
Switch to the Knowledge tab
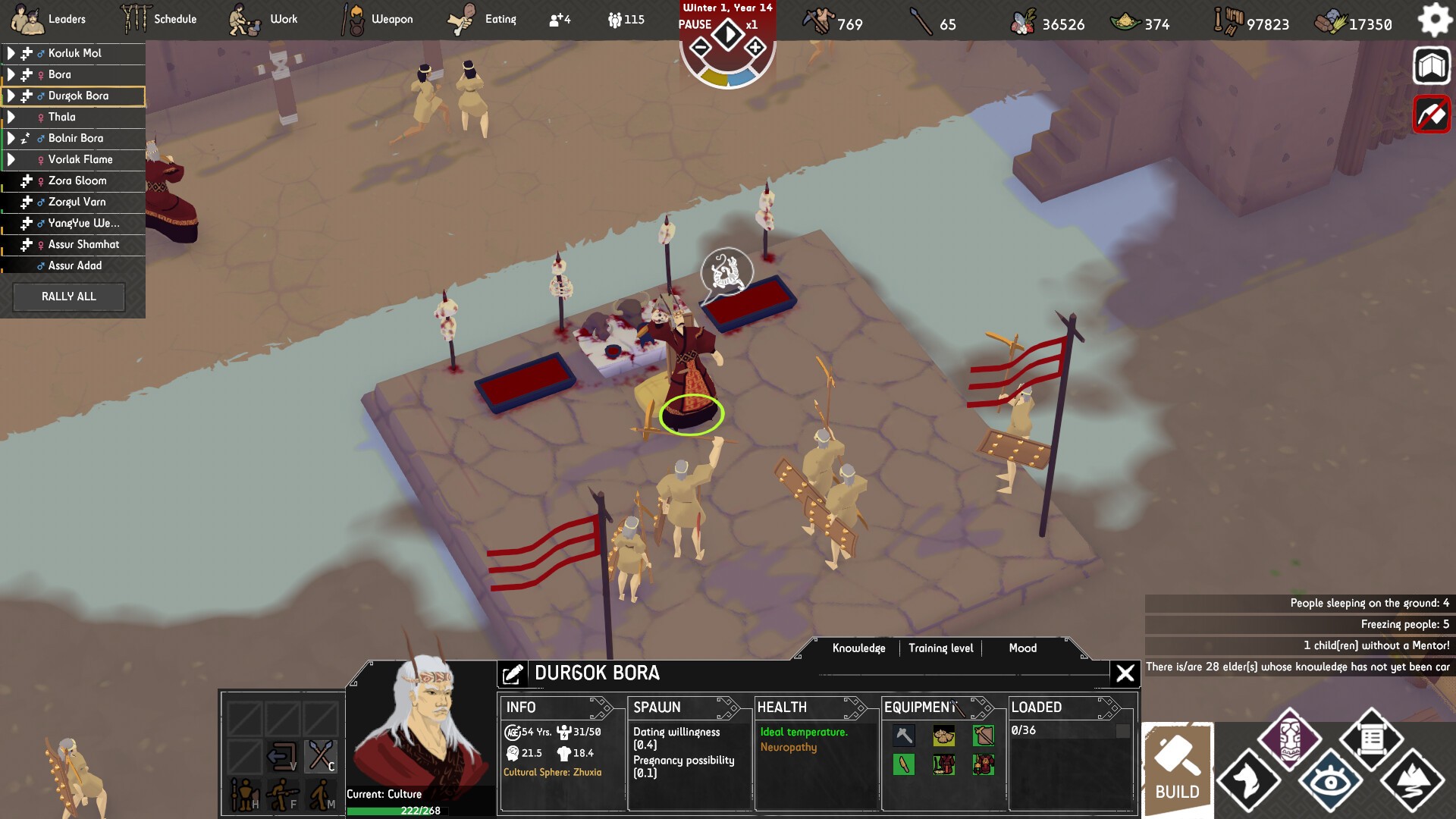[858, 648]
